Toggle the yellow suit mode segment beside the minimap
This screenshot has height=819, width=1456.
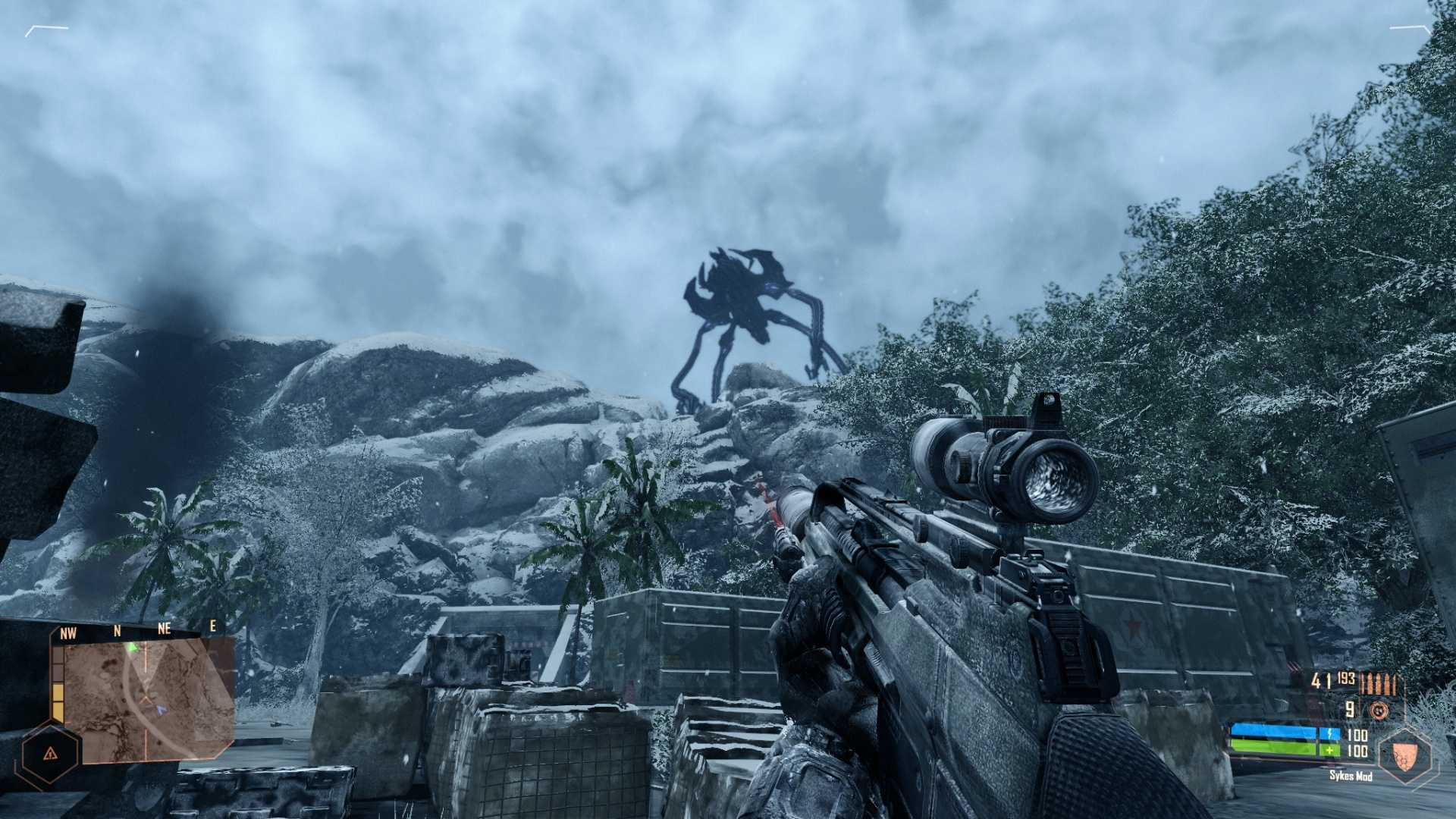point(58,700)
